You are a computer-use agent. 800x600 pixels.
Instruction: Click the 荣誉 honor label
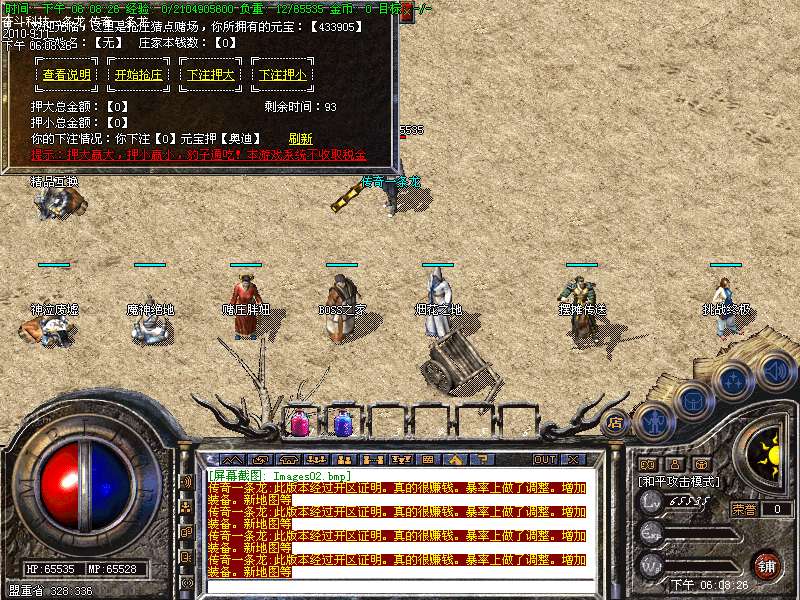[744, 508]
